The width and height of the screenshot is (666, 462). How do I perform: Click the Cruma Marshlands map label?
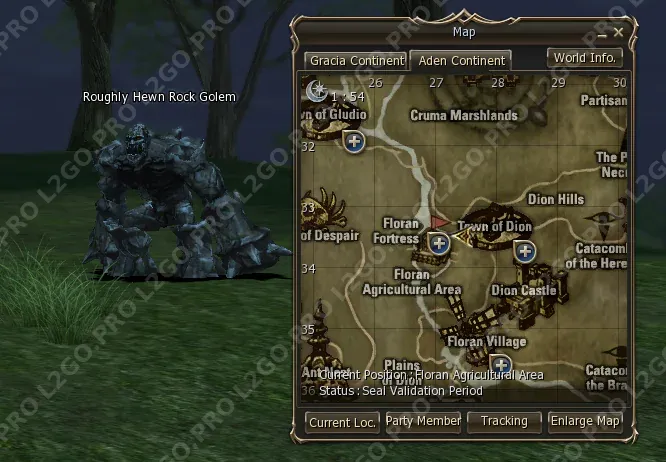click(x=464, y=115)
